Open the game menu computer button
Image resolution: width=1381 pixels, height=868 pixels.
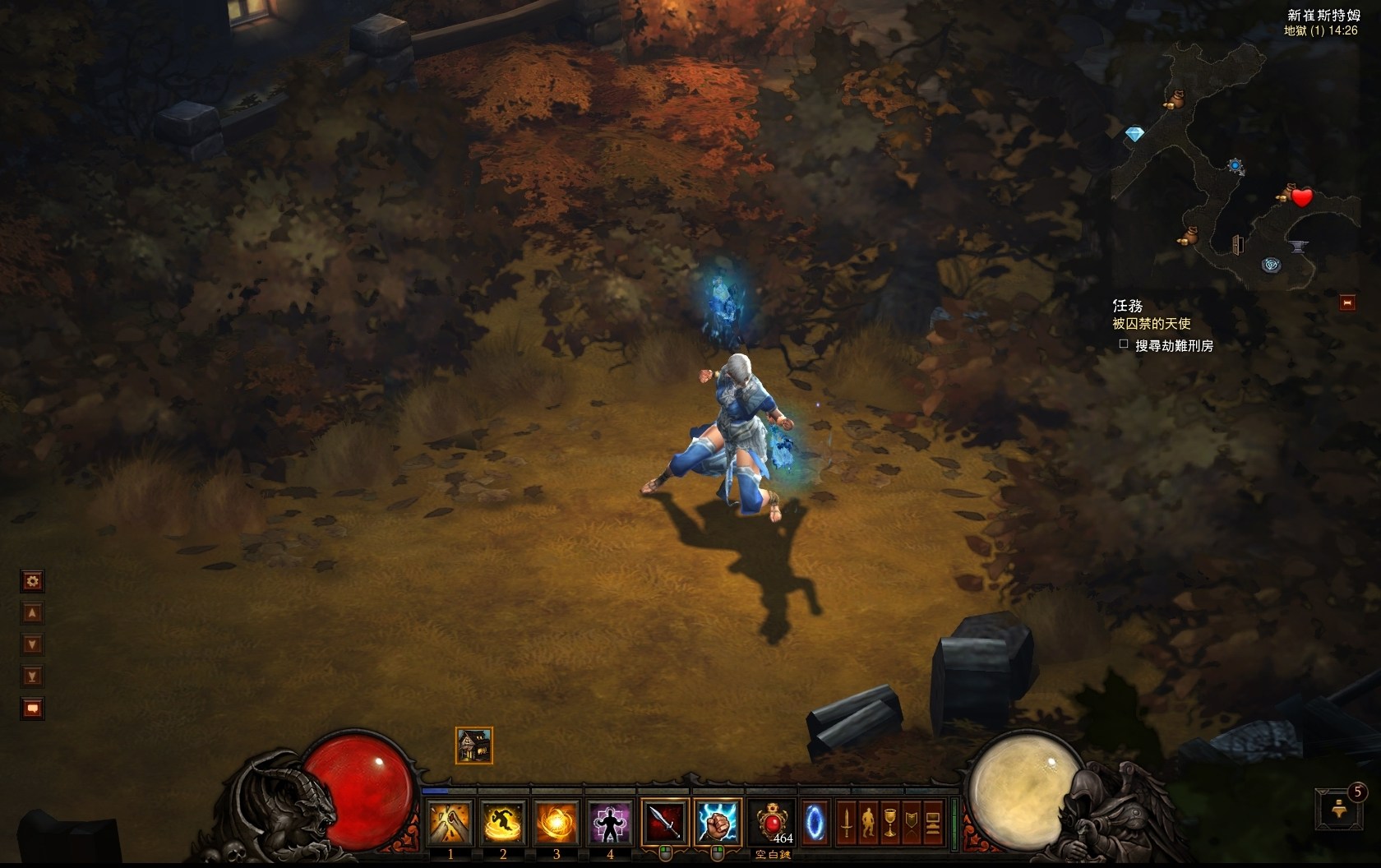pyautogui.click(x=933, y=822)
